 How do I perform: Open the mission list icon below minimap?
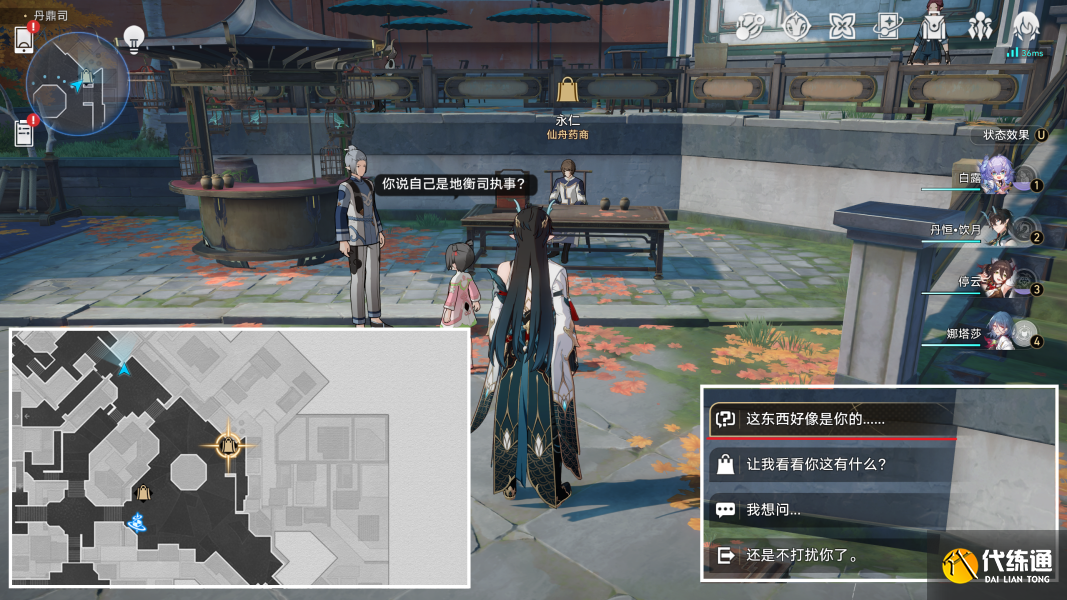(x=26, y=132)
